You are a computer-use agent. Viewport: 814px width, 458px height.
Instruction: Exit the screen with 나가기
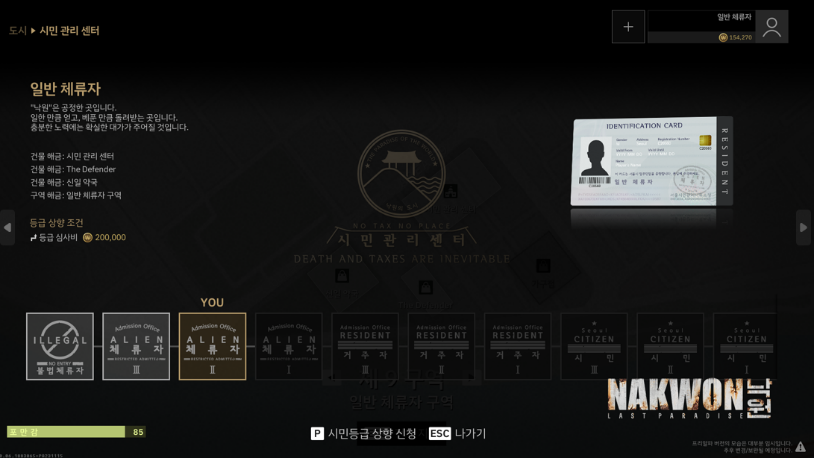458,434
